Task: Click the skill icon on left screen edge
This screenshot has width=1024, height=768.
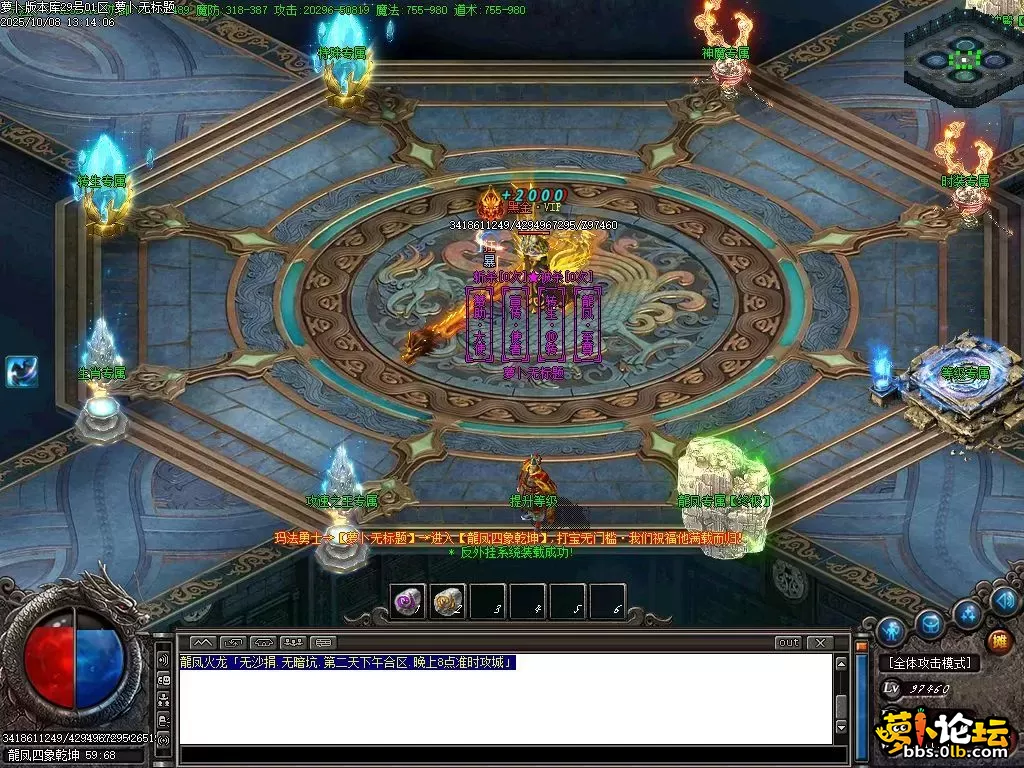Action: (21, 371)
